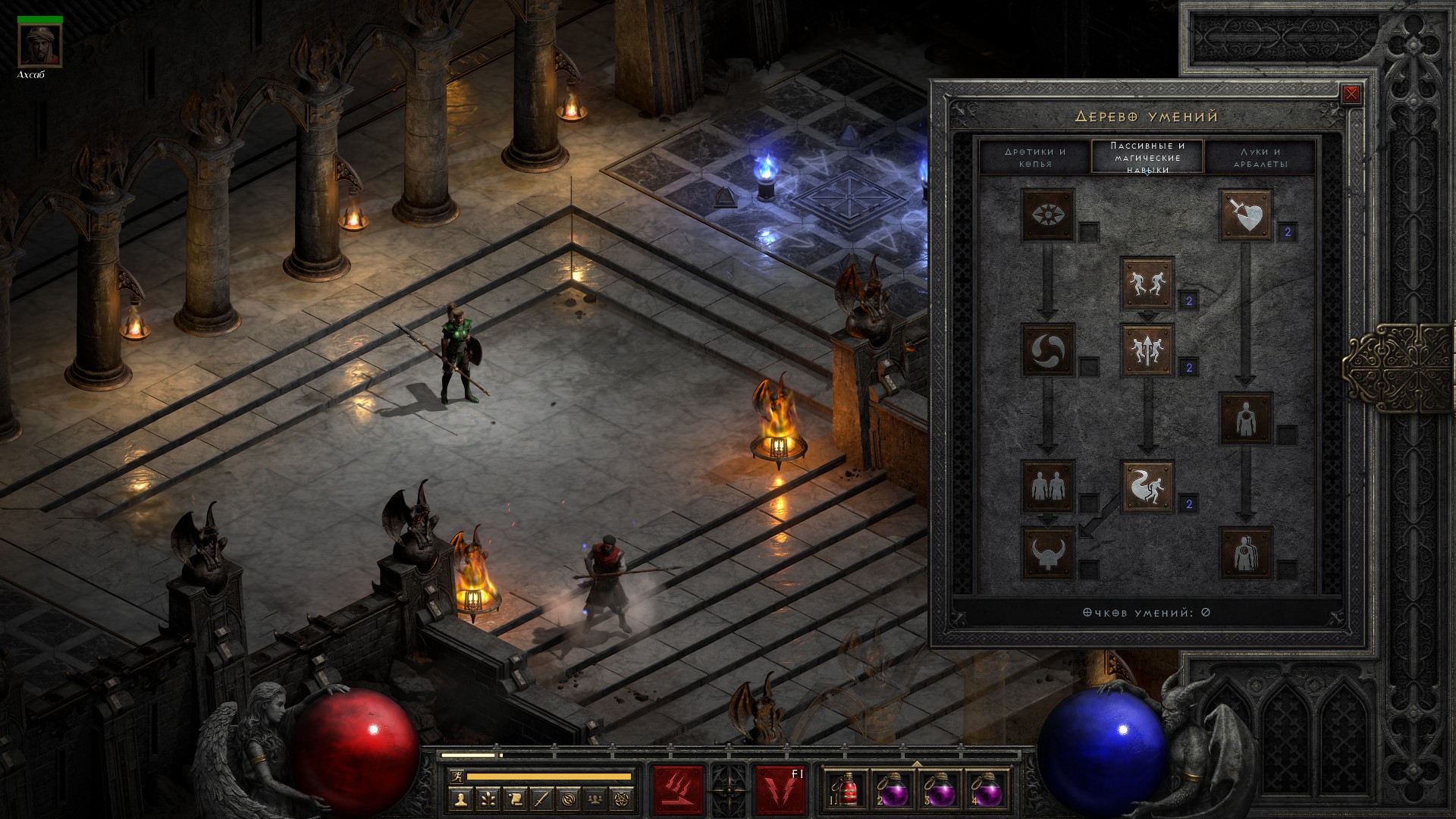Switch to the Дротики и копья tab
This screenshot has height=819, width=1456.
[x=1035, y=157]
